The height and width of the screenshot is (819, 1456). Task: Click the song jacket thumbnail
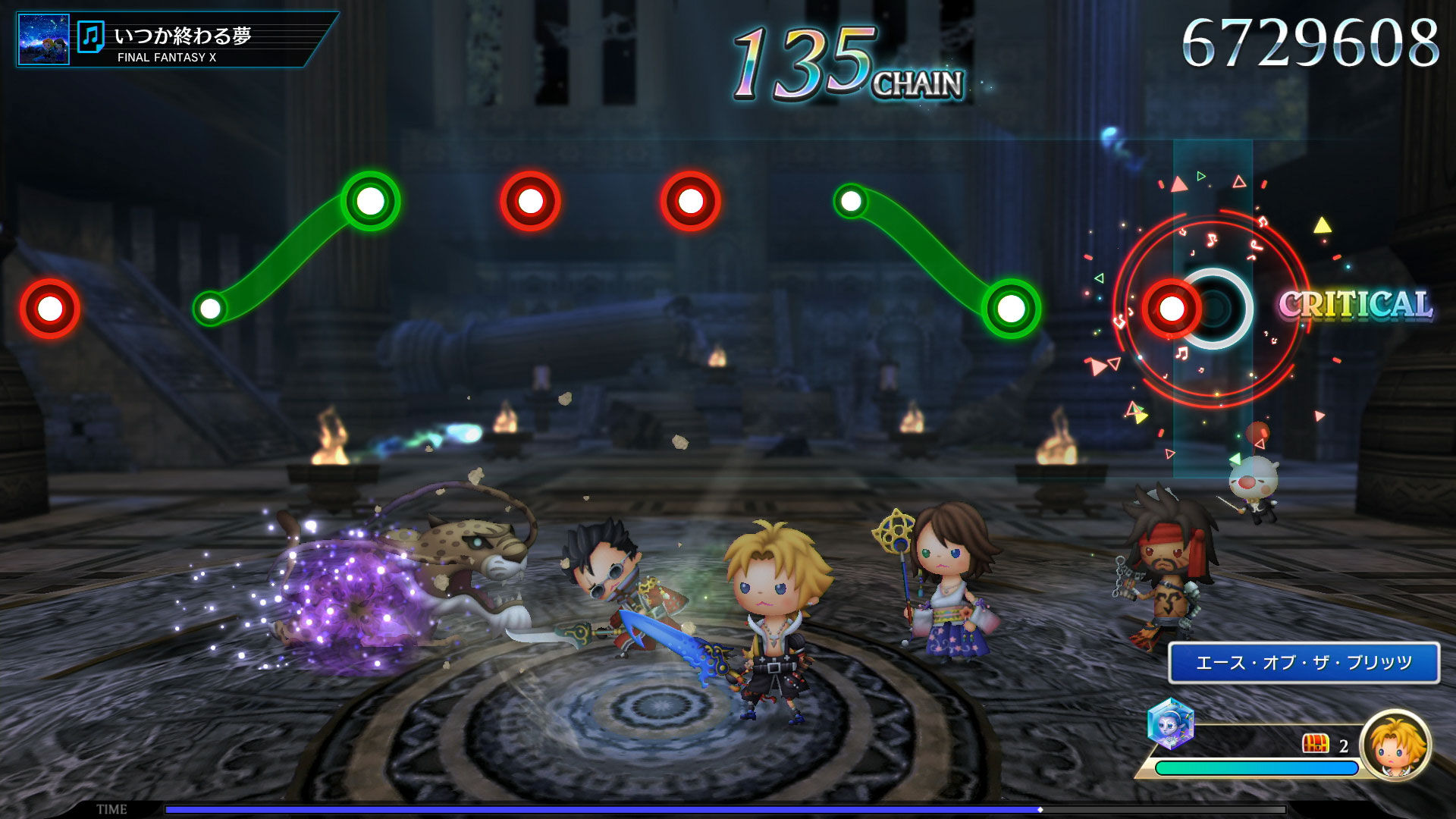coord(43,39)
